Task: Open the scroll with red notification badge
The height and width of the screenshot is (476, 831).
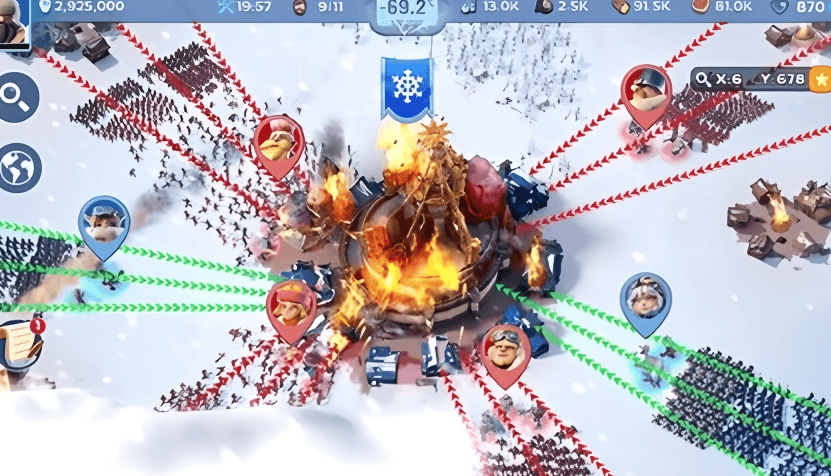Action: coord(20,347)
